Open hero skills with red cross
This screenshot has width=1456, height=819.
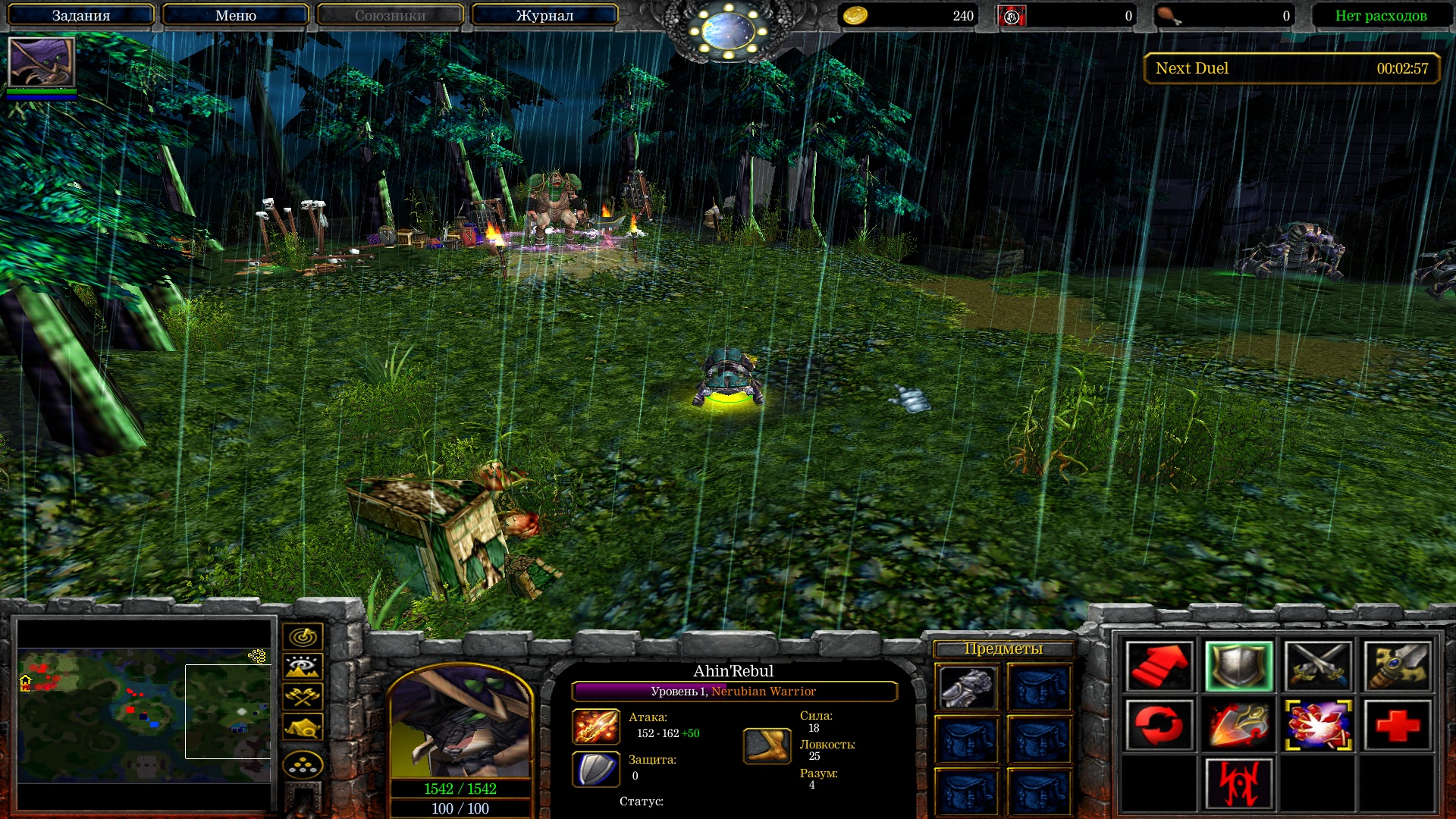[1398, 725]
